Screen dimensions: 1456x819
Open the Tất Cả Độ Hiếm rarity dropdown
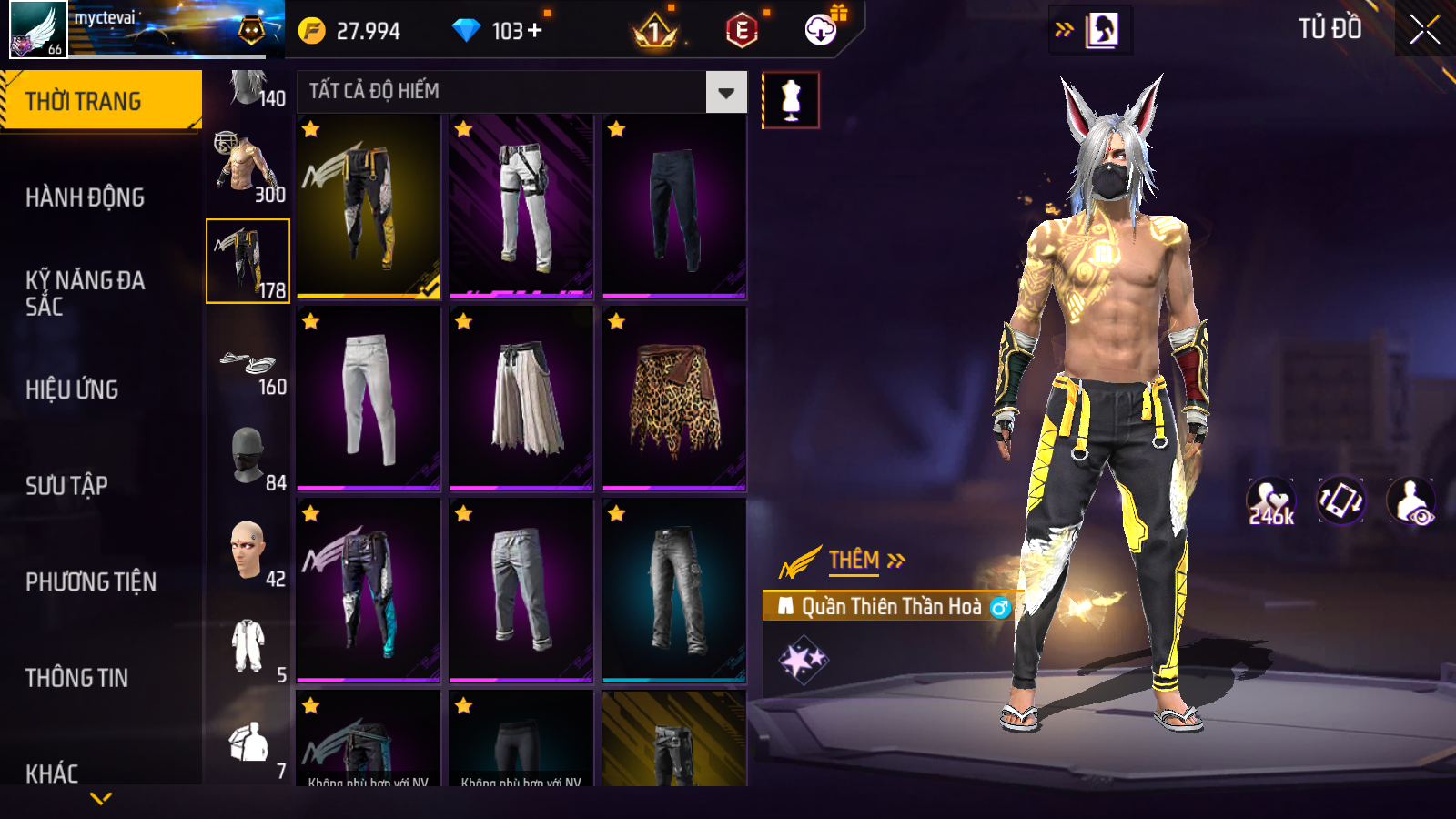pos(725,92)
